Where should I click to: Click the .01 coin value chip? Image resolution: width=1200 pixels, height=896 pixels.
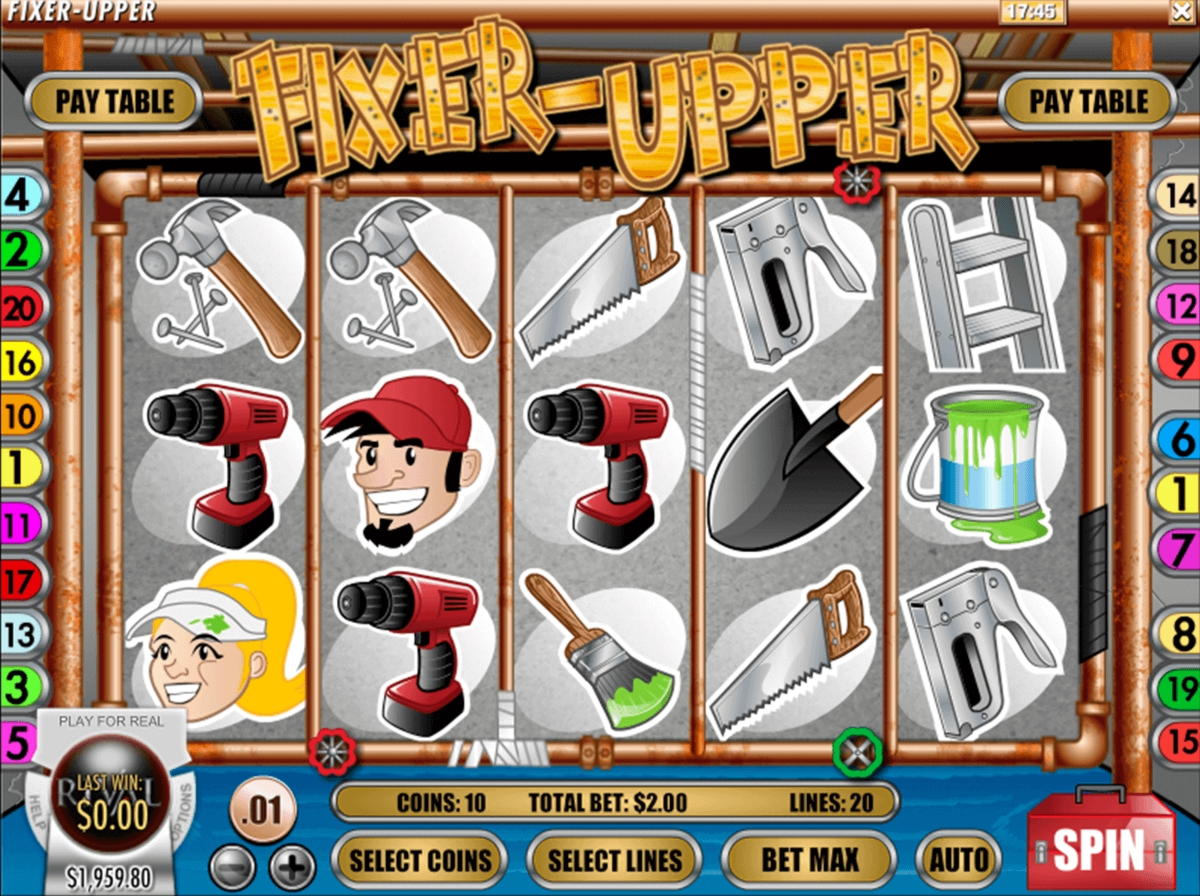(262, 806)
